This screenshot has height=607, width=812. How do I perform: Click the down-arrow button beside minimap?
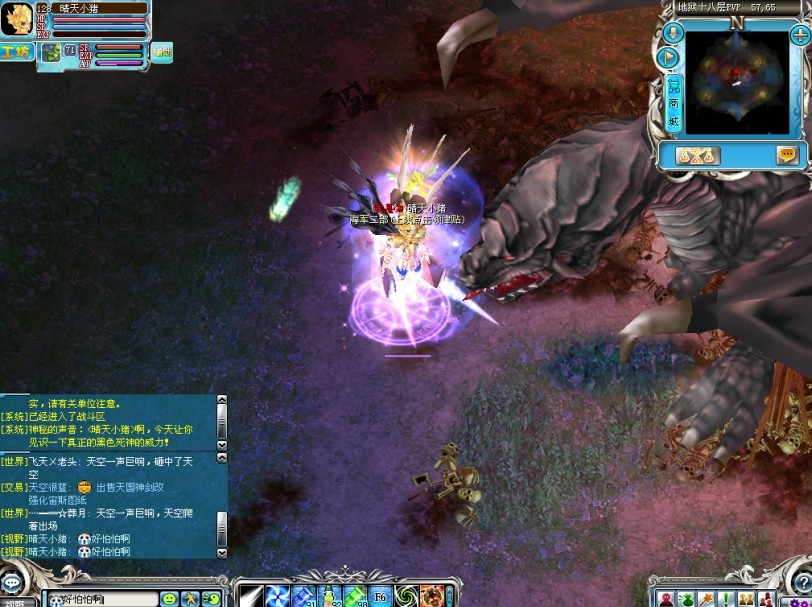click(672, 35)
